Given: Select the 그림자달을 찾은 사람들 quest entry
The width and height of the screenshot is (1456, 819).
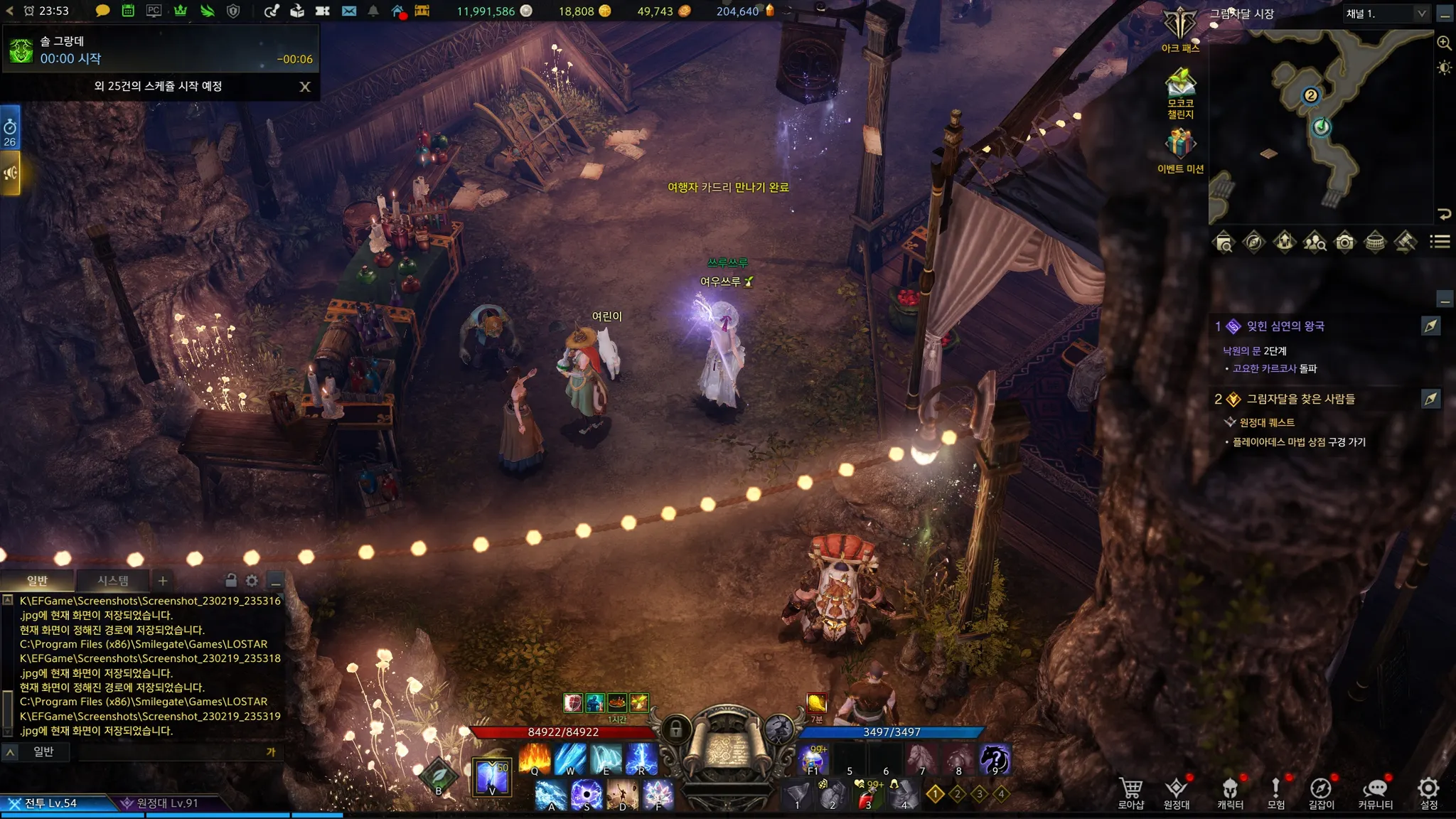Looking at the screenshot, I should 1300,400.
